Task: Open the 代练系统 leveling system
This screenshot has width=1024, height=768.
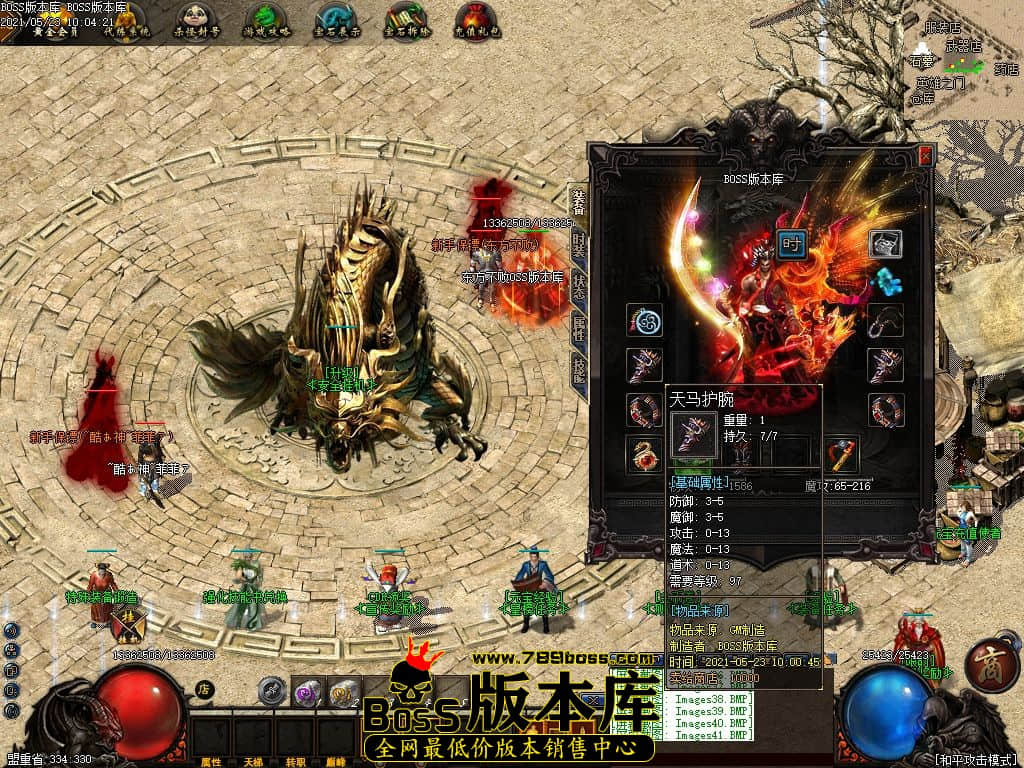Action: coord(126,21)
